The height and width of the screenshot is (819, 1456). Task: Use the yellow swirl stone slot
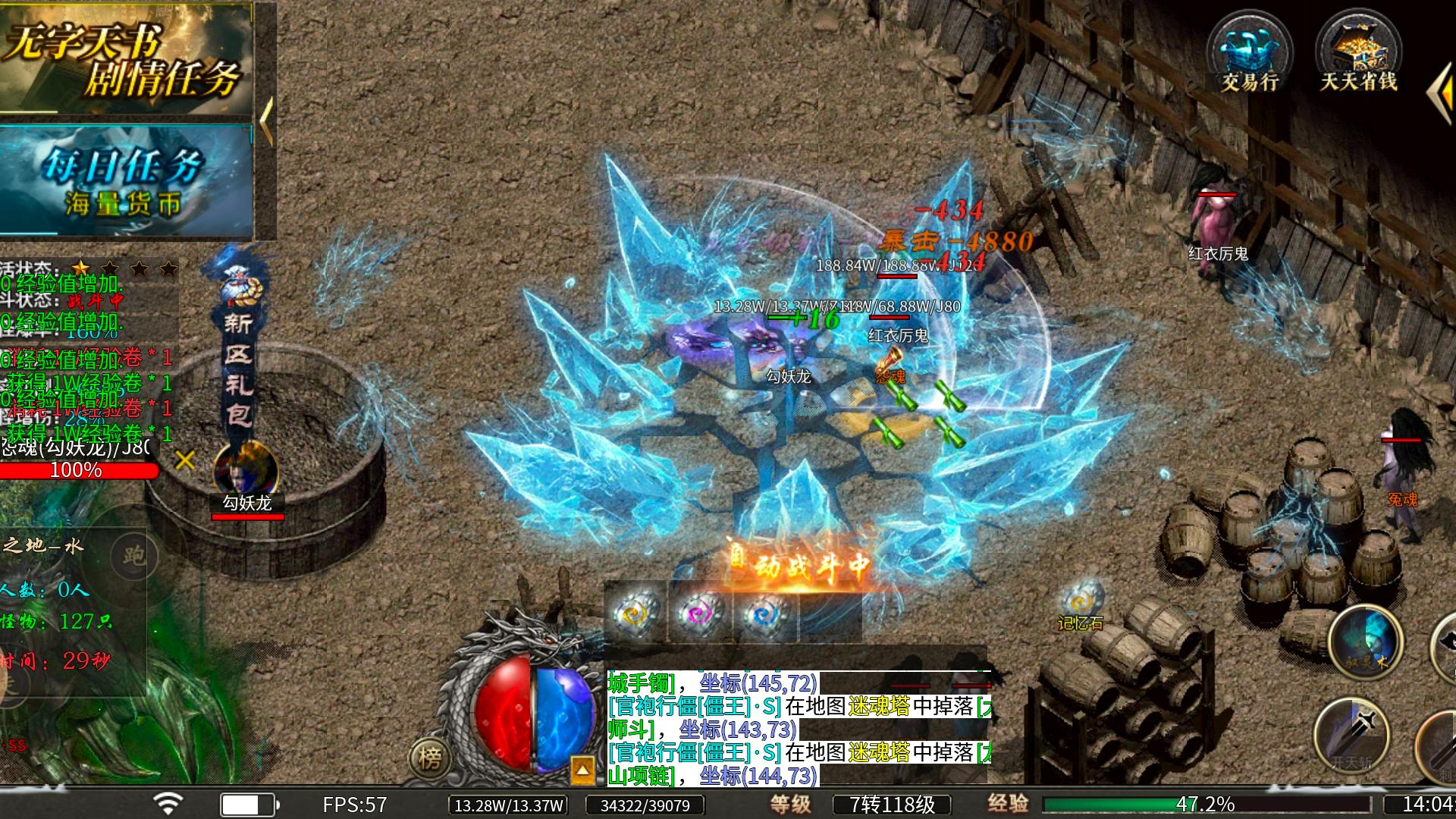tap(635, 614)
